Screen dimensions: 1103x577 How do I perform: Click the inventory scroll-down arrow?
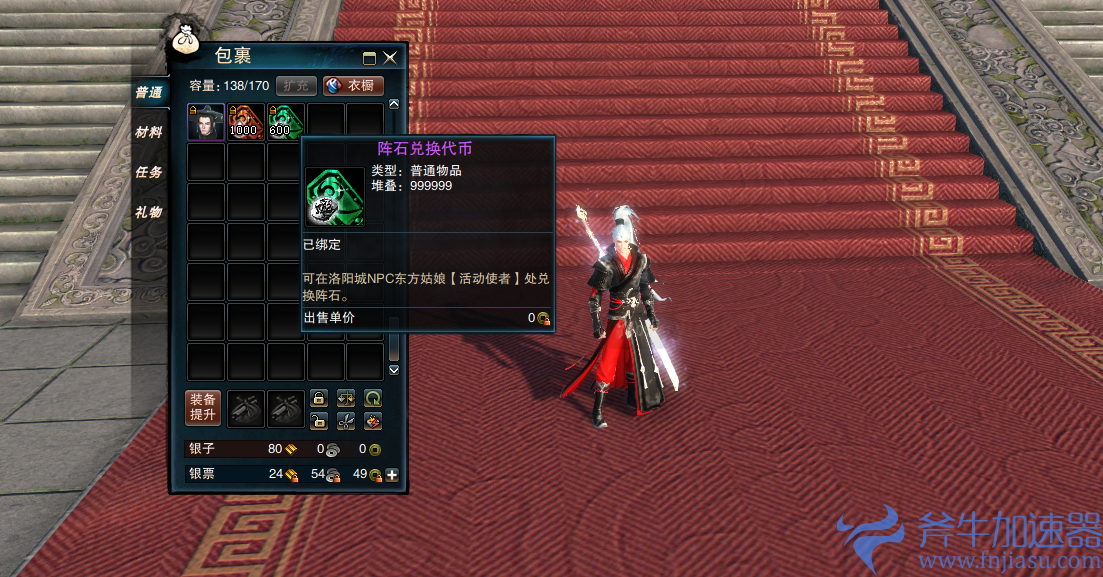click(x=393, y=370)
